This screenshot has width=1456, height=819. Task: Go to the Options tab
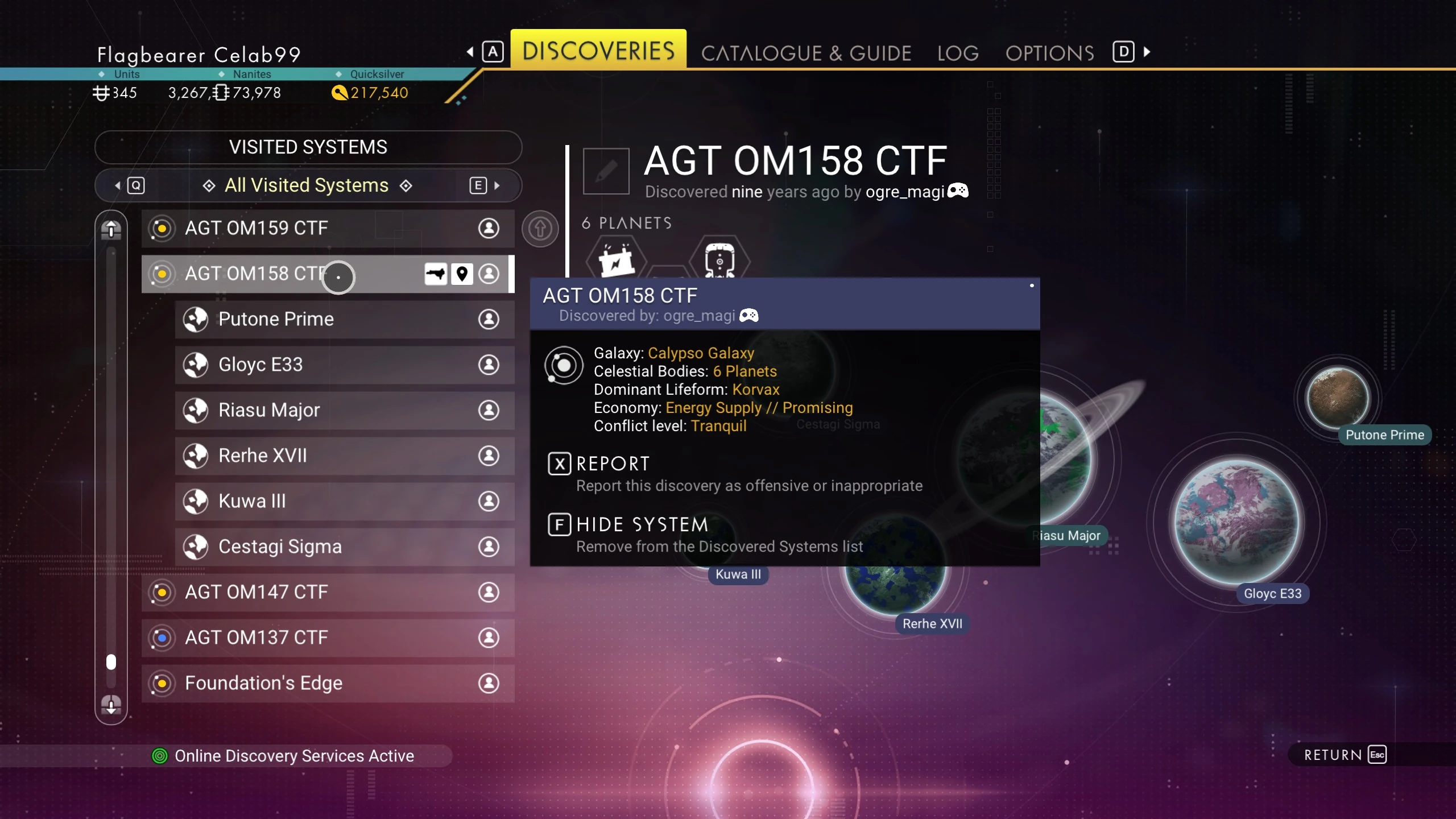(1049, 53)
